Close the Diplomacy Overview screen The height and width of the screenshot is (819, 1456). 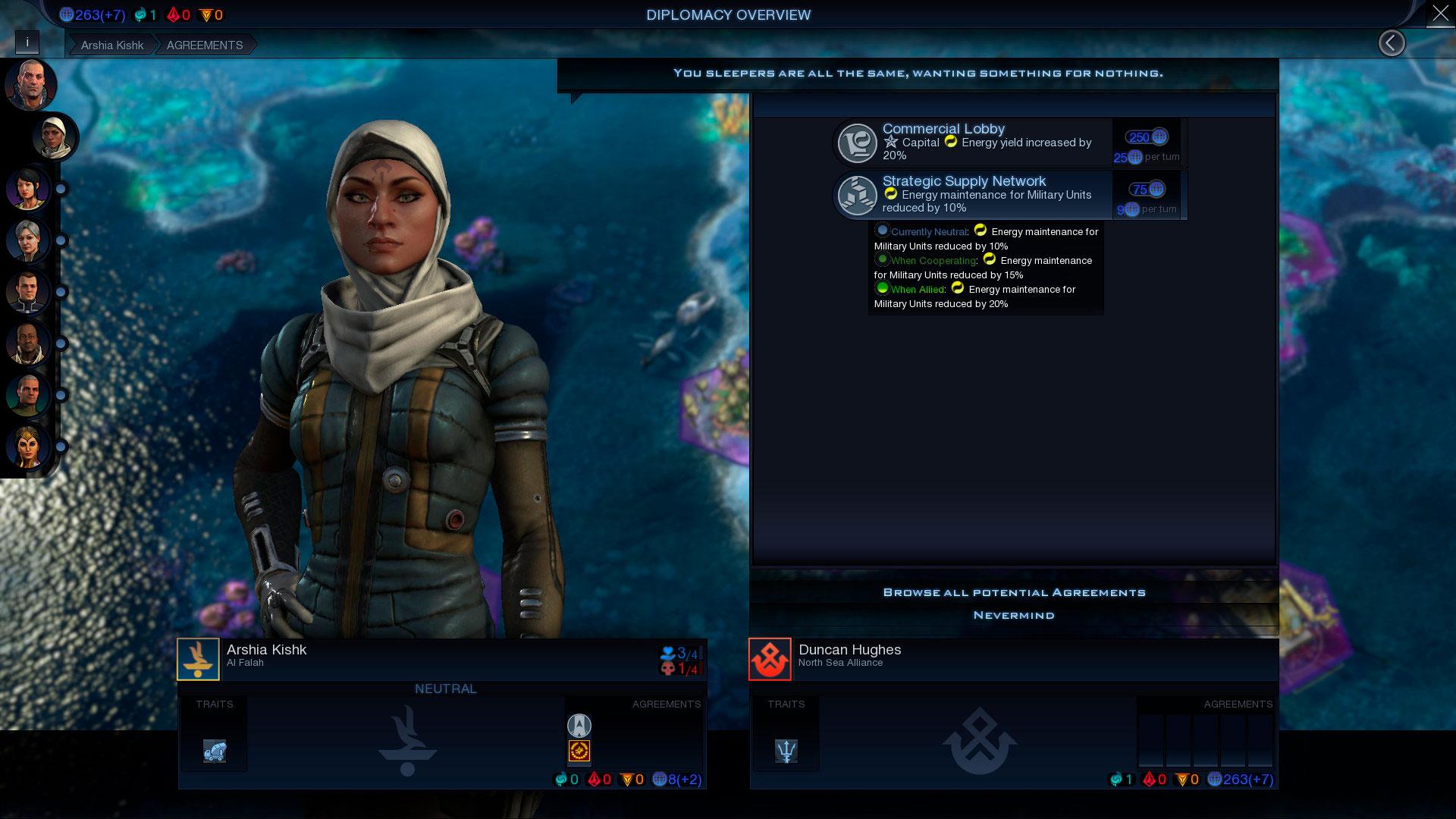point(1439,14)
